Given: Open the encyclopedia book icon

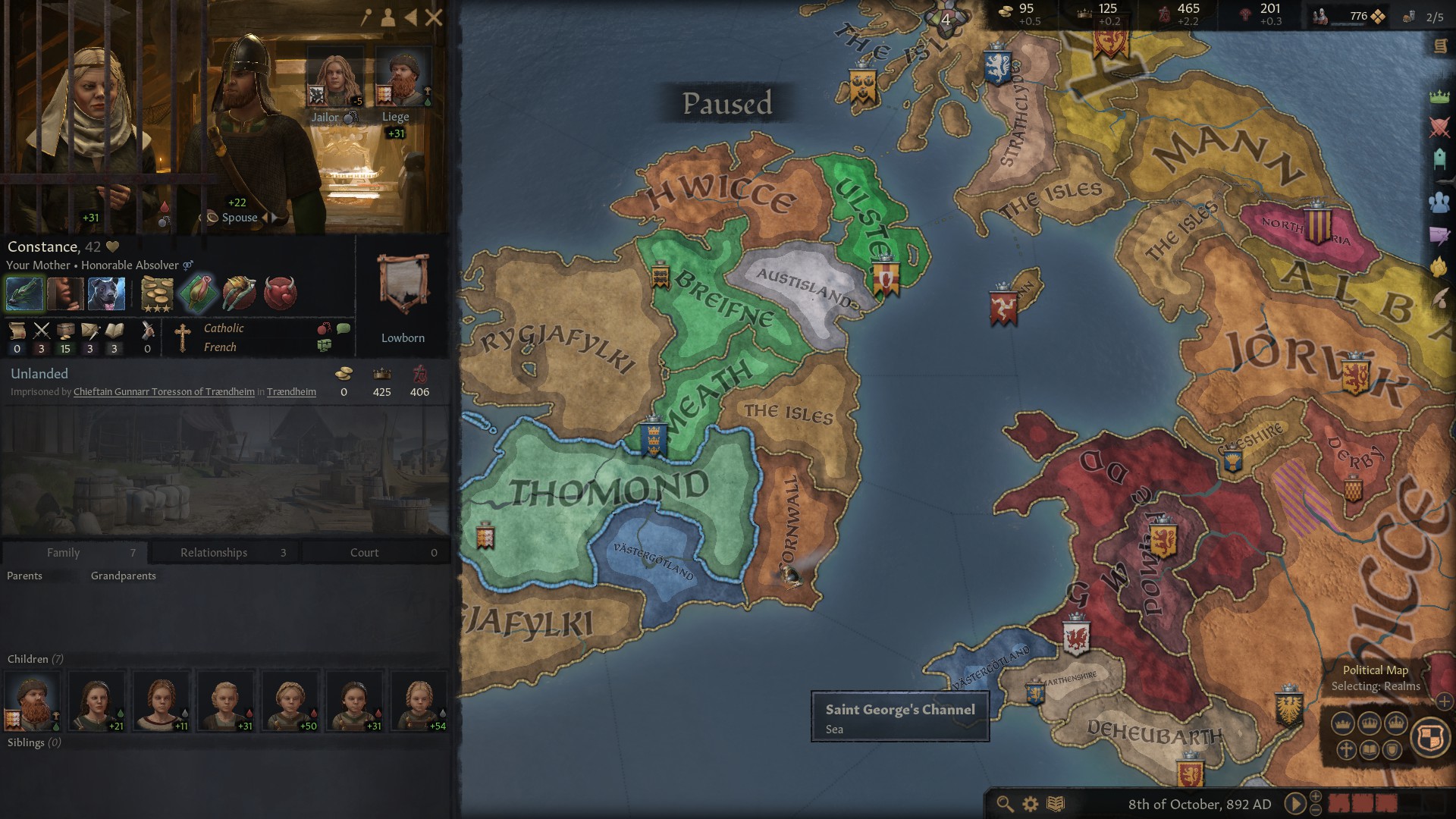Looking at the screenshot, I should [1056, 804].
